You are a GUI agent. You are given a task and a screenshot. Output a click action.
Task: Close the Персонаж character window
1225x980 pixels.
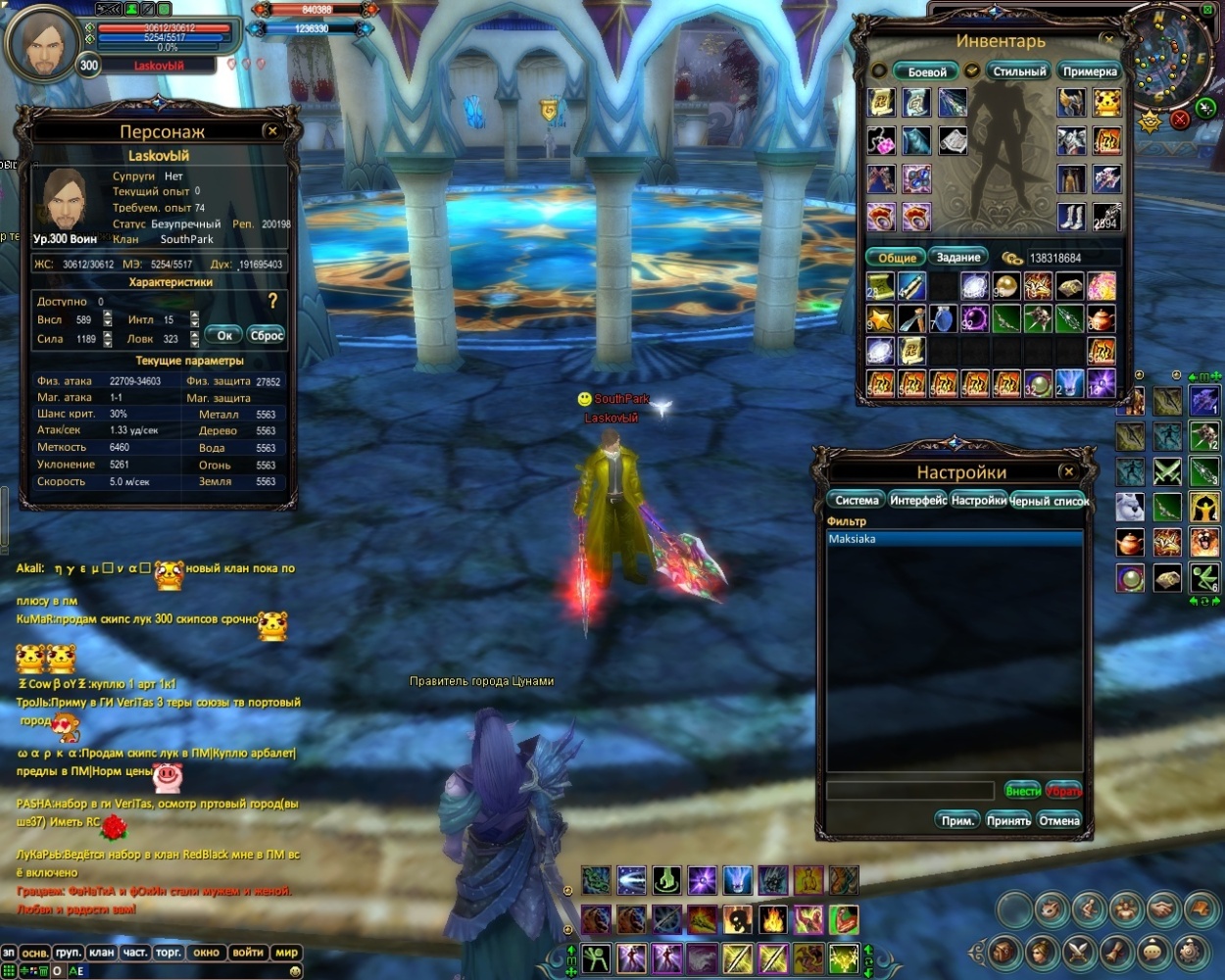[272, 130]
